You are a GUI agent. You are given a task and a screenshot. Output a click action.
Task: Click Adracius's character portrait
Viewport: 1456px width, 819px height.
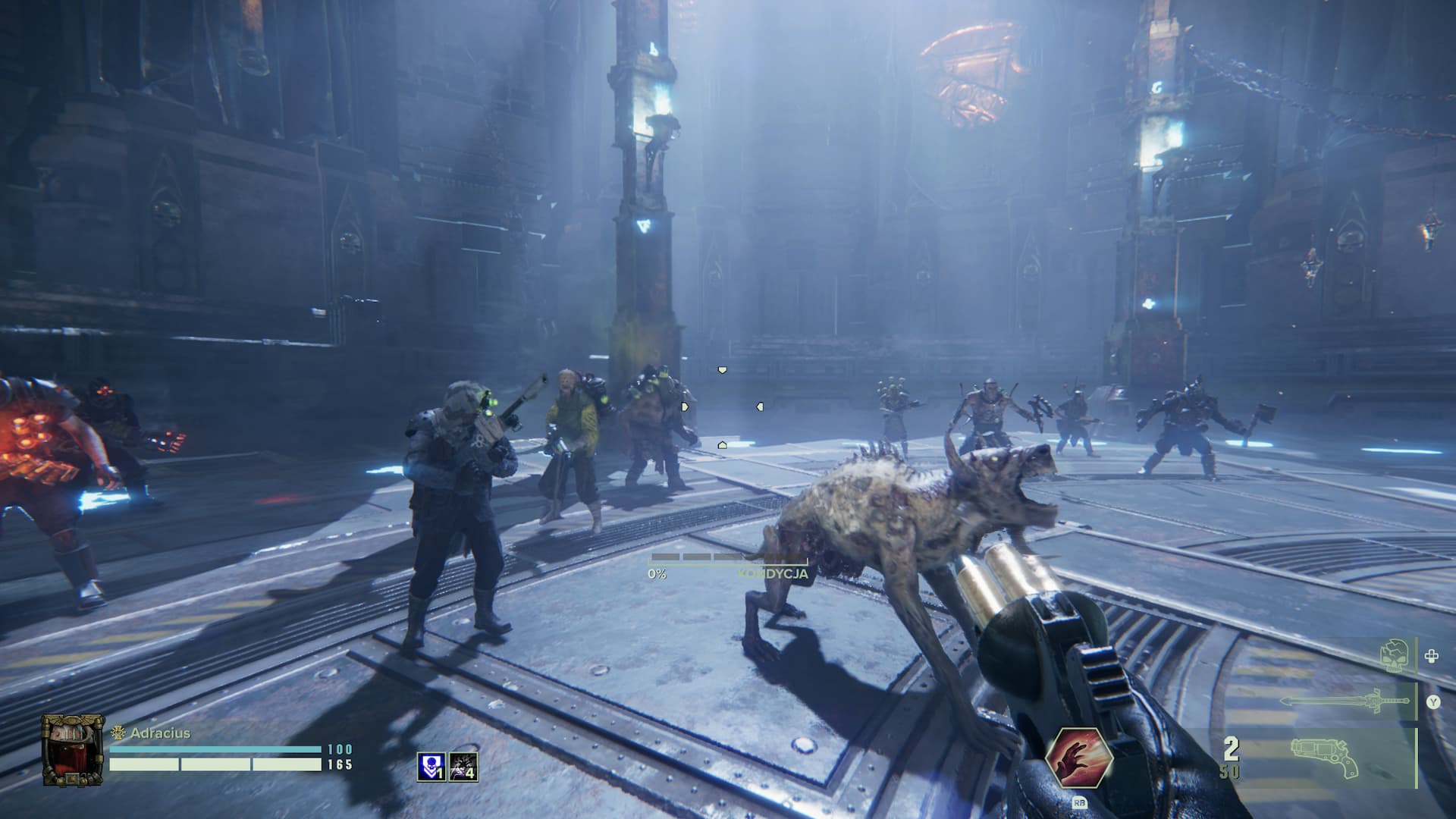pos(72,749)
